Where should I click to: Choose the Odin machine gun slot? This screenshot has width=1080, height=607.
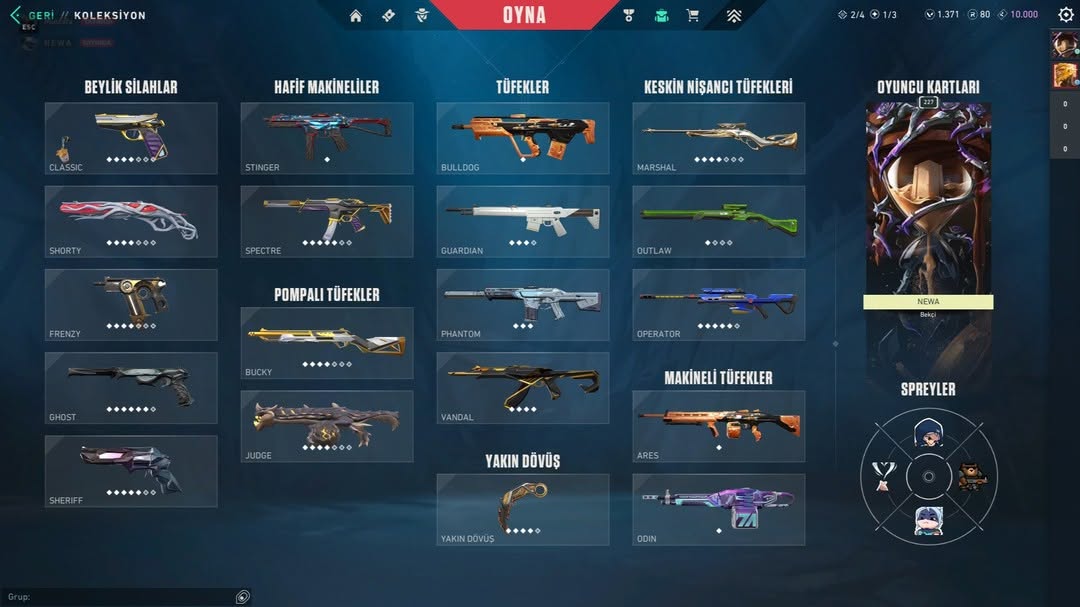(x=719, y=509)
